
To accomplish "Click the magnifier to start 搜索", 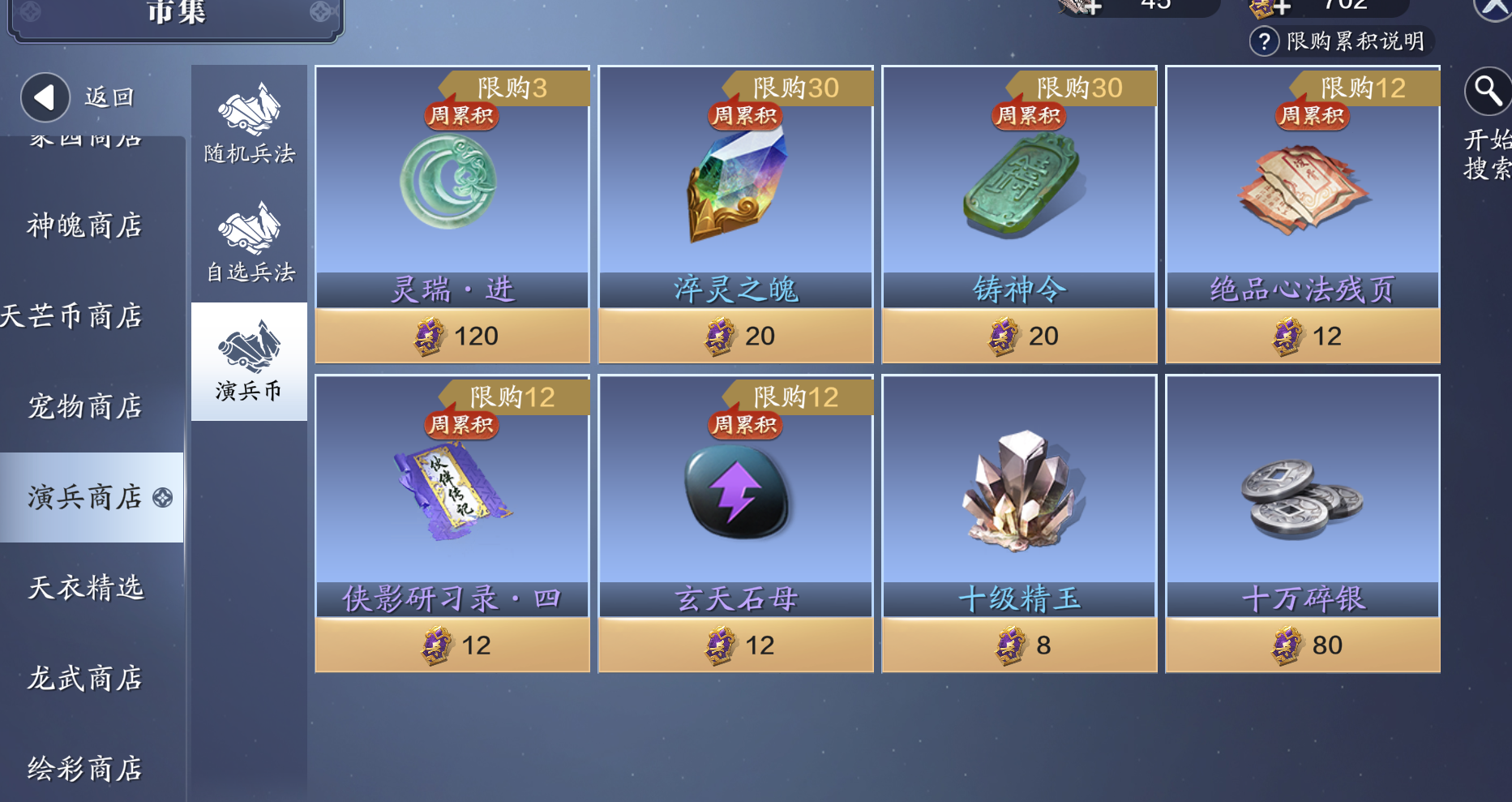I will pos(1487,92).
